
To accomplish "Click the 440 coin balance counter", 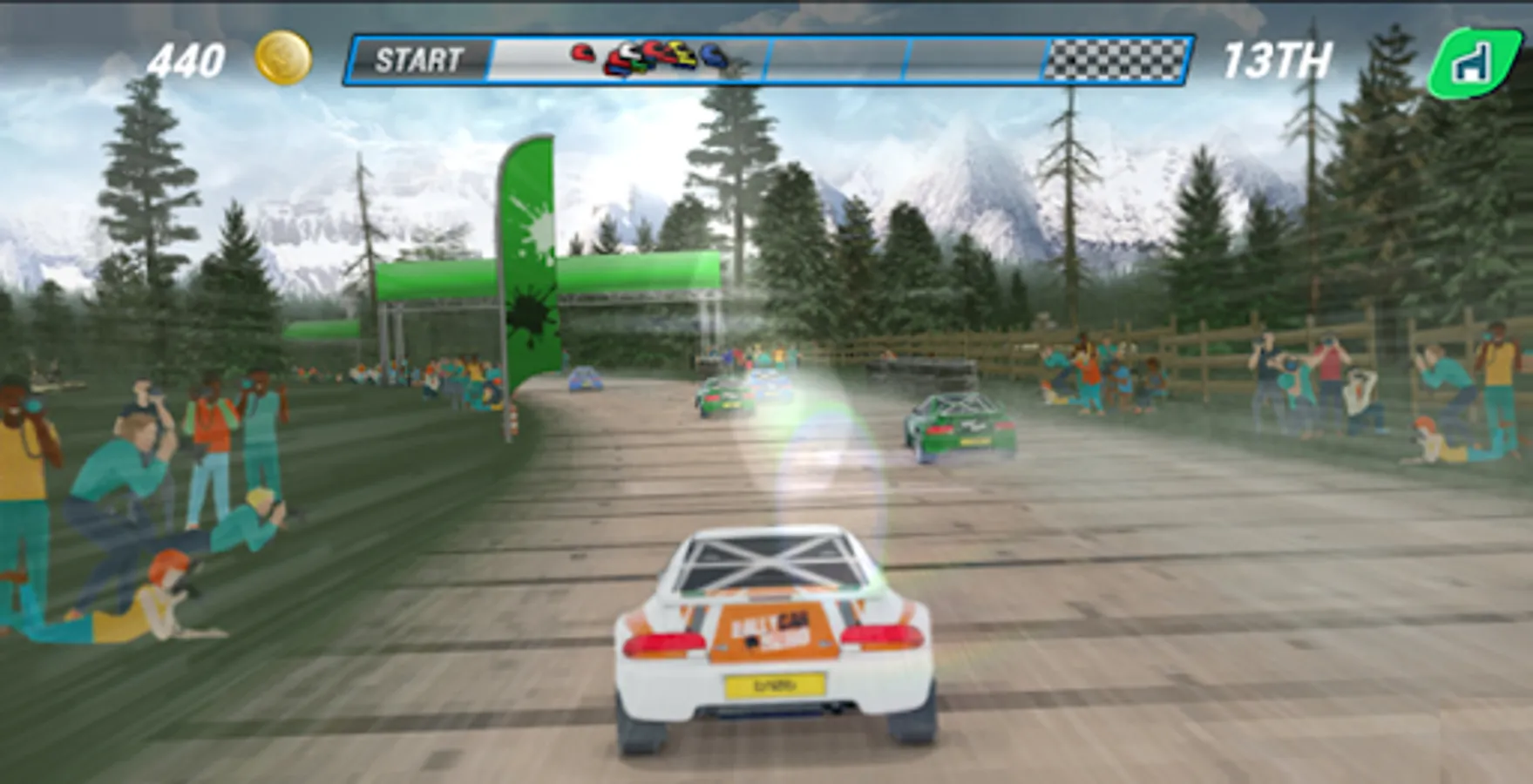I will (187, 58).
